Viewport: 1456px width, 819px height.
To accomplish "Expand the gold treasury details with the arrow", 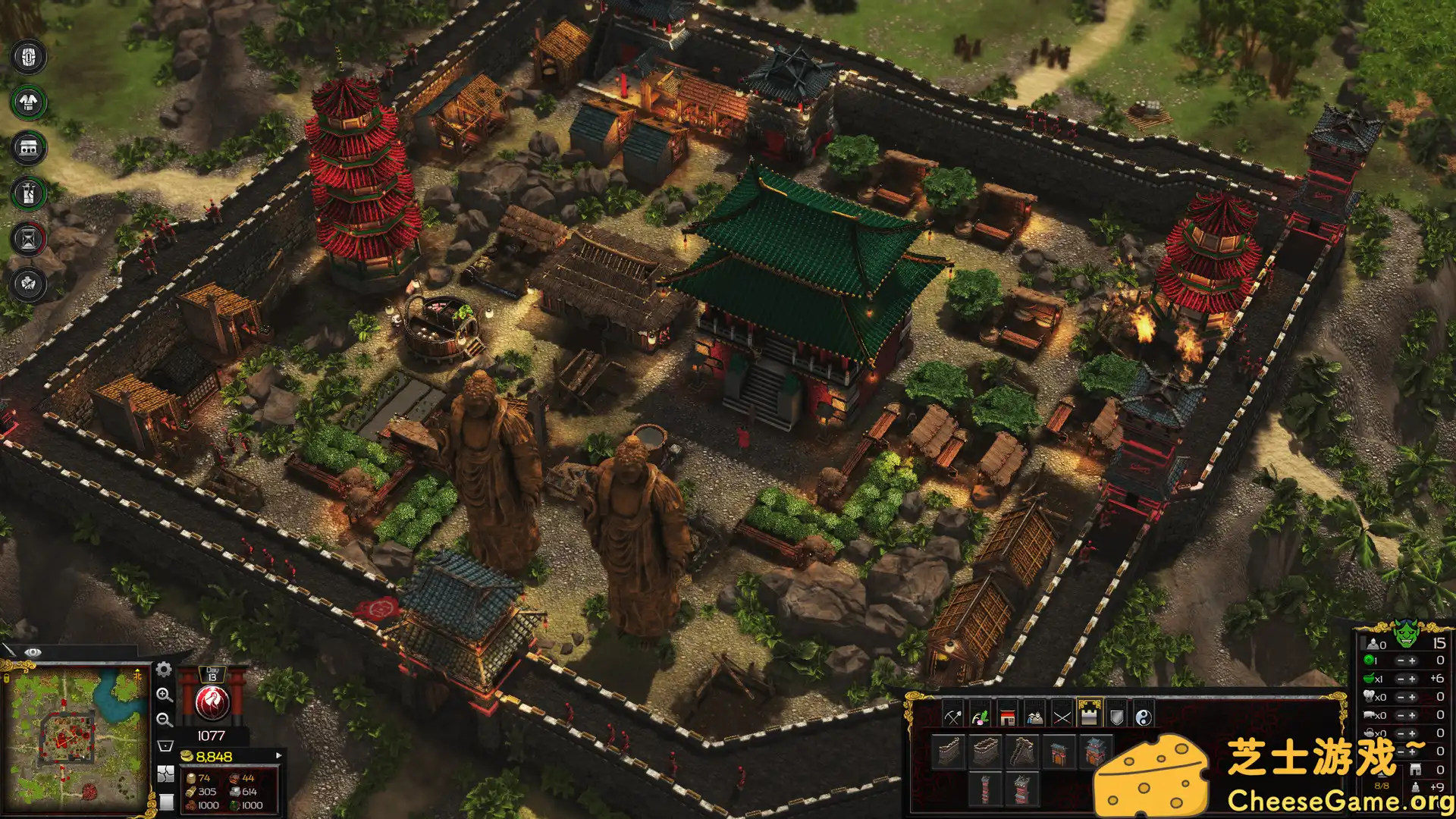I will click(280, 755).
